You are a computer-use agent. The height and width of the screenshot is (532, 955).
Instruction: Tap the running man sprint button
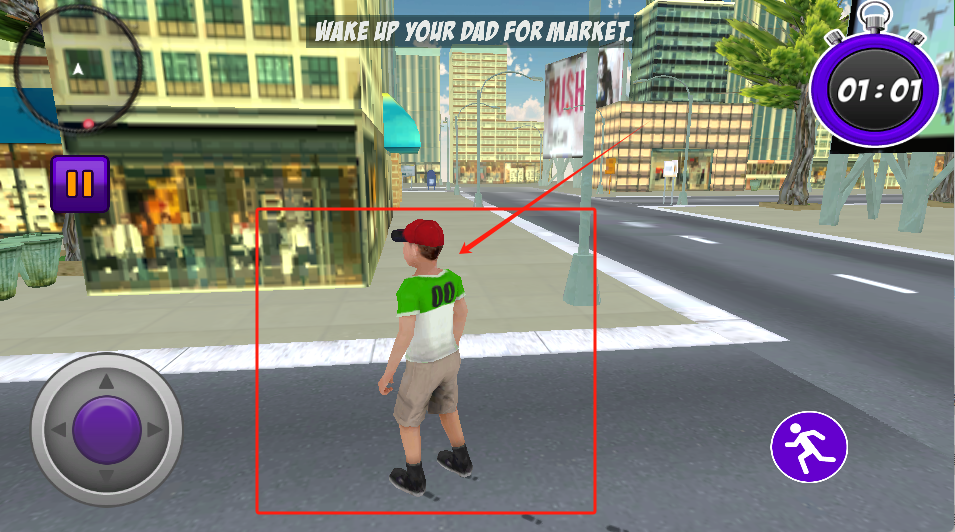click(x=809, y=447)
